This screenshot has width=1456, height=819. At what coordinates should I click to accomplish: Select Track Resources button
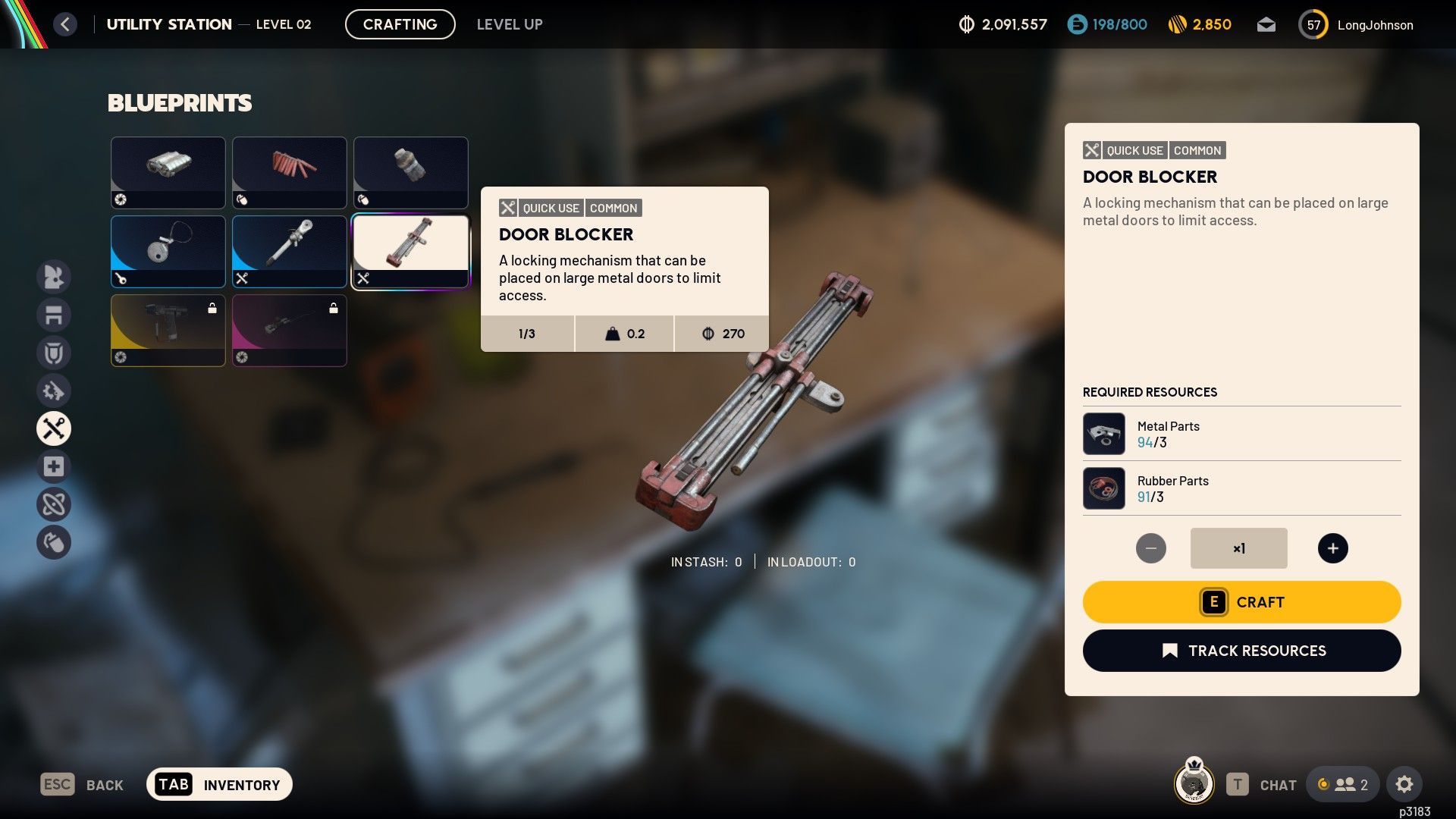1241,651
